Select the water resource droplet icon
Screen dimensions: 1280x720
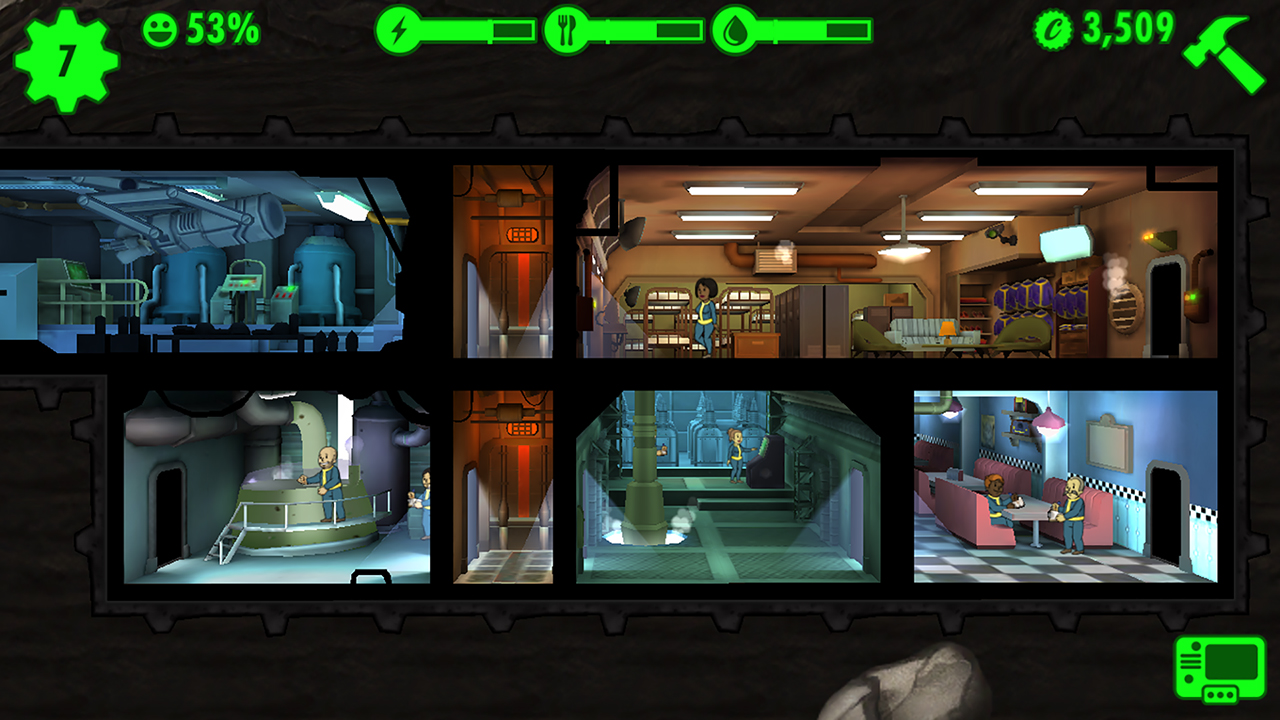pyautogui.click(x=735, y=31)
